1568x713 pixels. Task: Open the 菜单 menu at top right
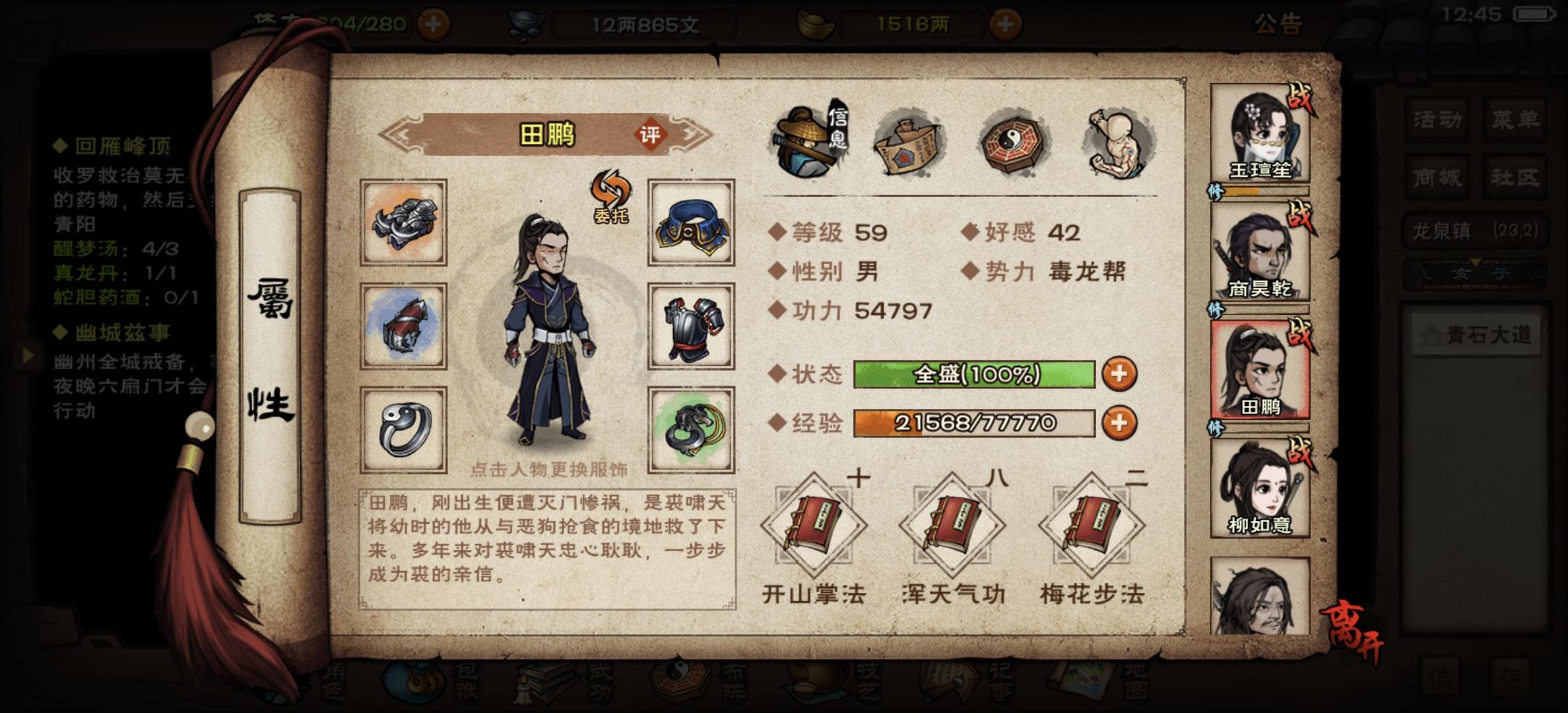point(1515,119)
